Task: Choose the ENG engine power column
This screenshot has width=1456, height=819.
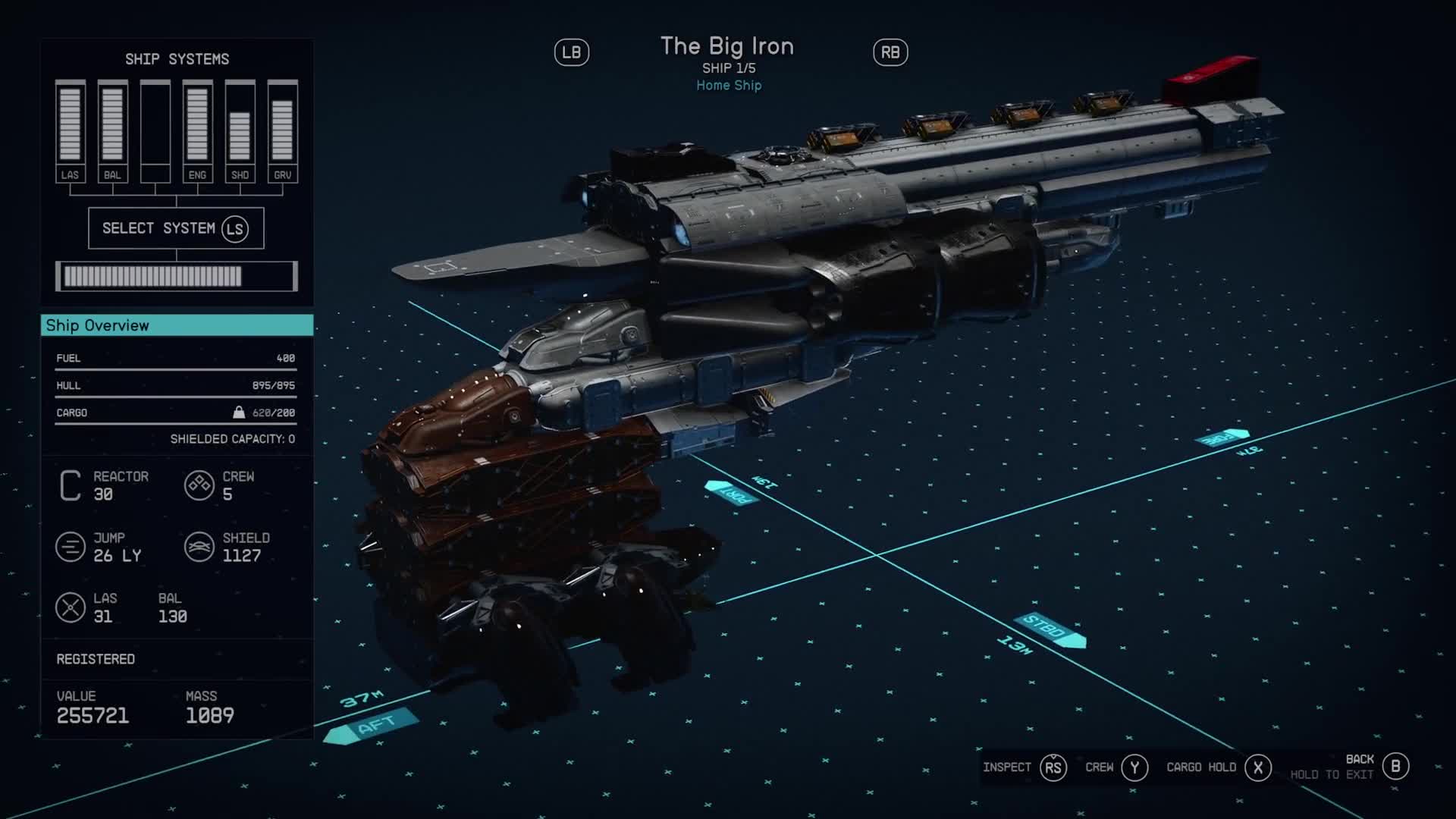Action: (197, 130)
